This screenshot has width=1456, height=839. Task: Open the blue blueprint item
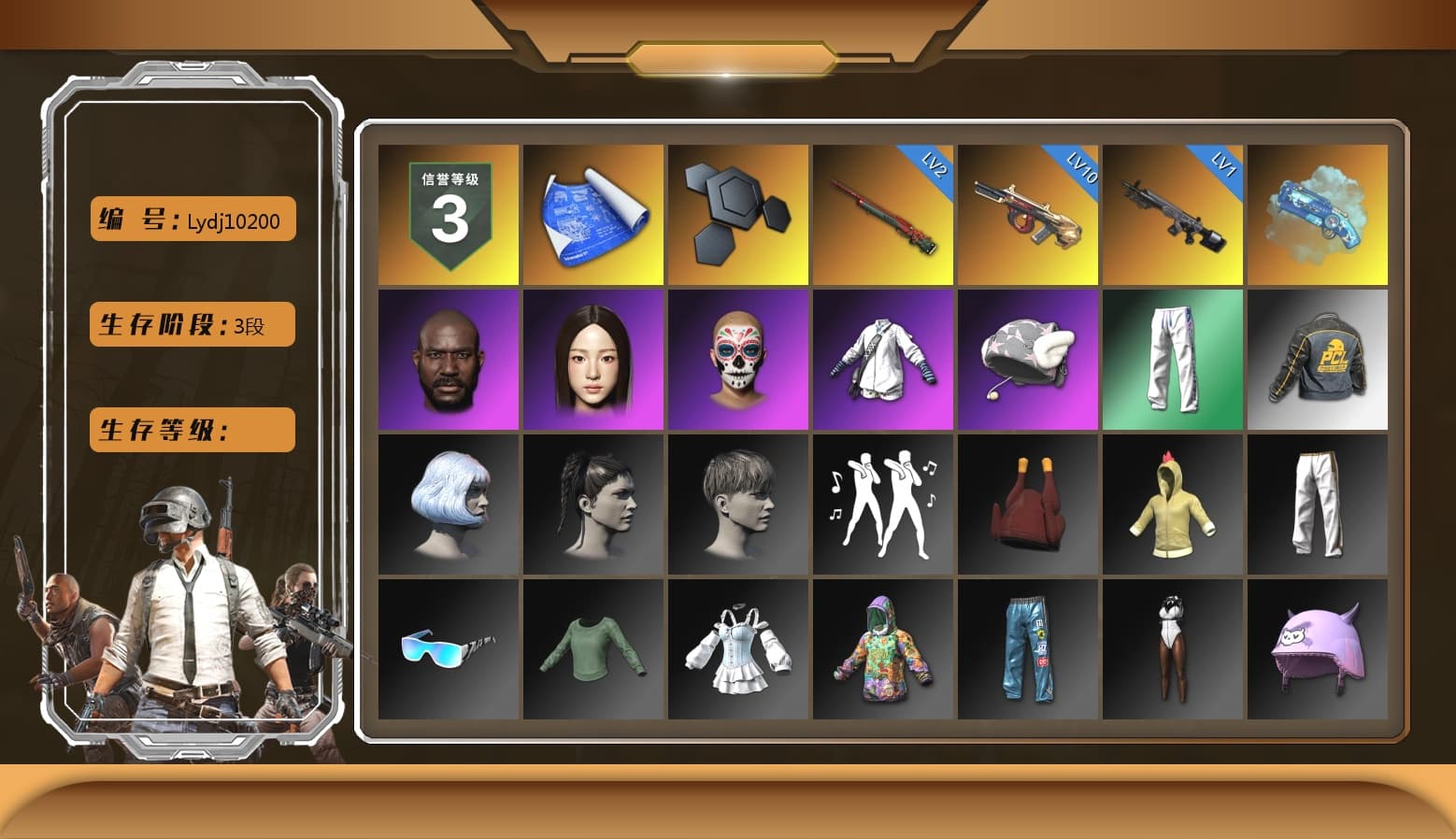[592, 213]
